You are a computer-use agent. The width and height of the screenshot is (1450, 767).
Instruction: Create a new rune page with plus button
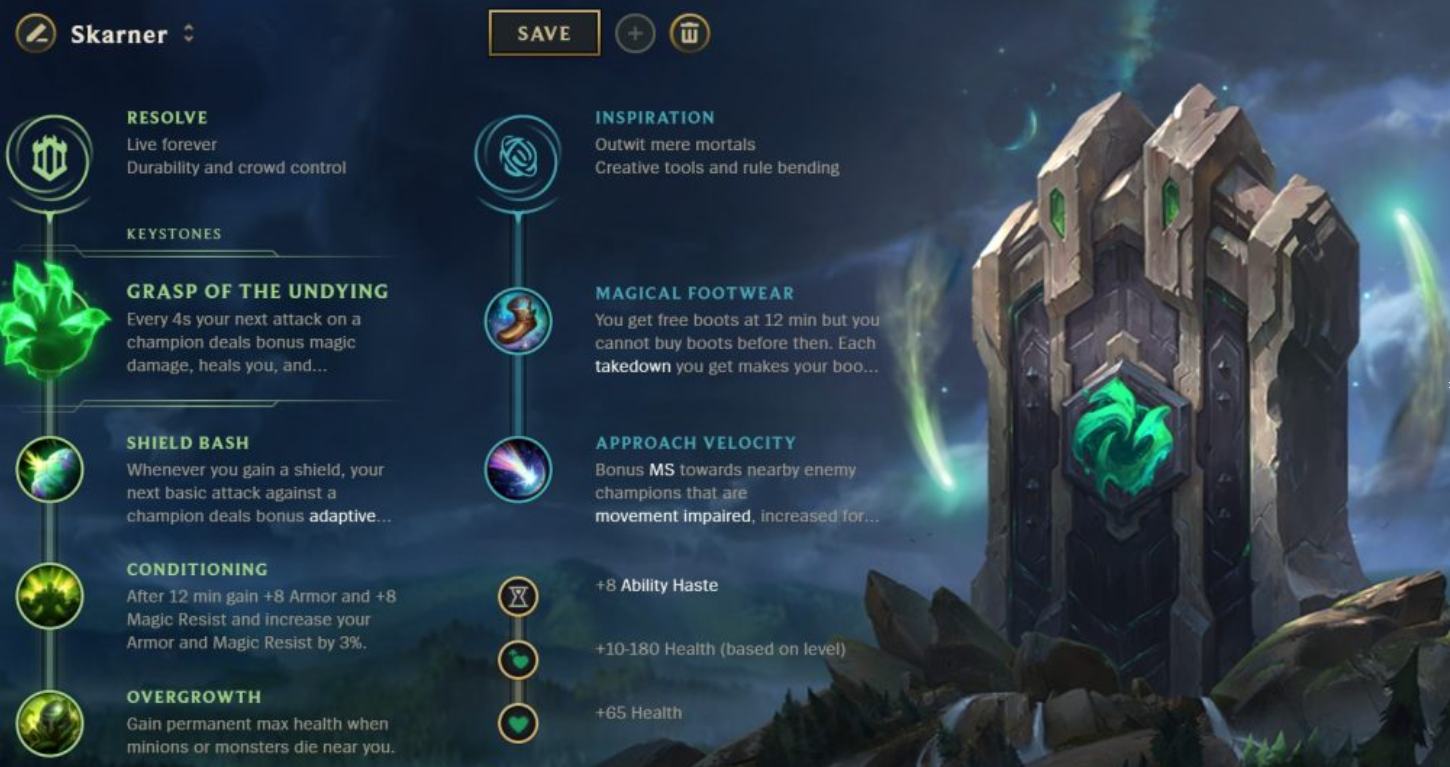637,33
